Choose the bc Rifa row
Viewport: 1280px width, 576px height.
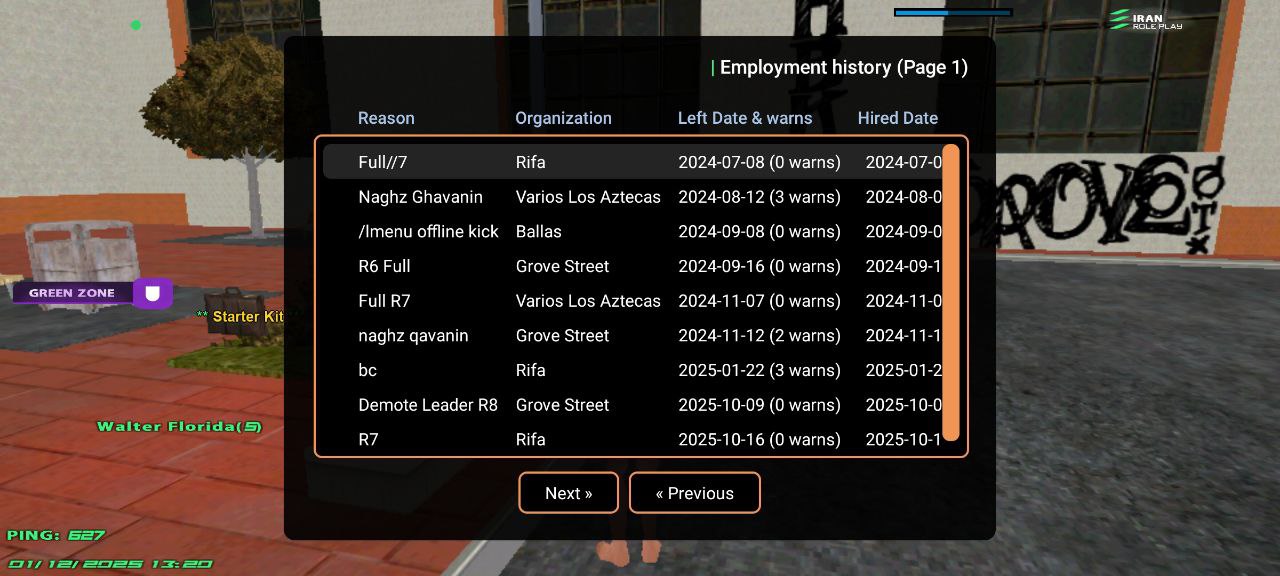(x=630, y=370)
